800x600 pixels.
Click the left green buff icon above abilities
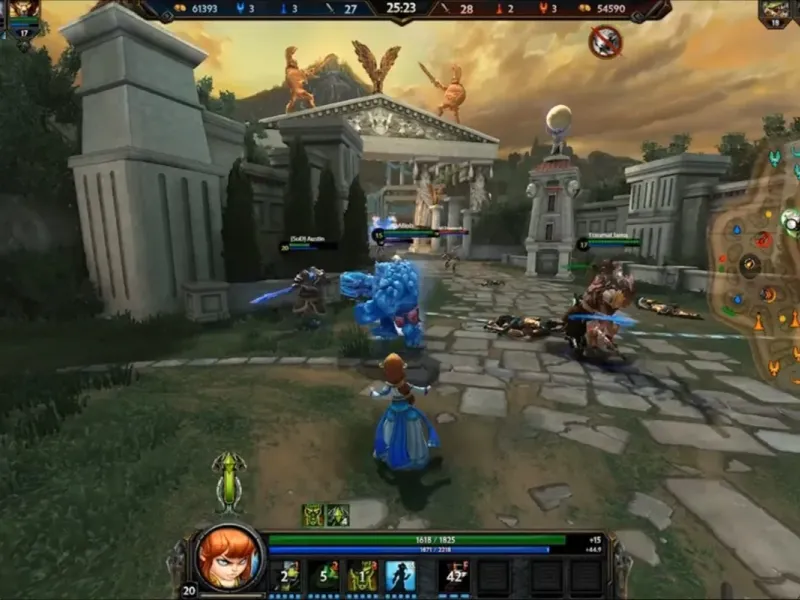(x=313, y=515)
